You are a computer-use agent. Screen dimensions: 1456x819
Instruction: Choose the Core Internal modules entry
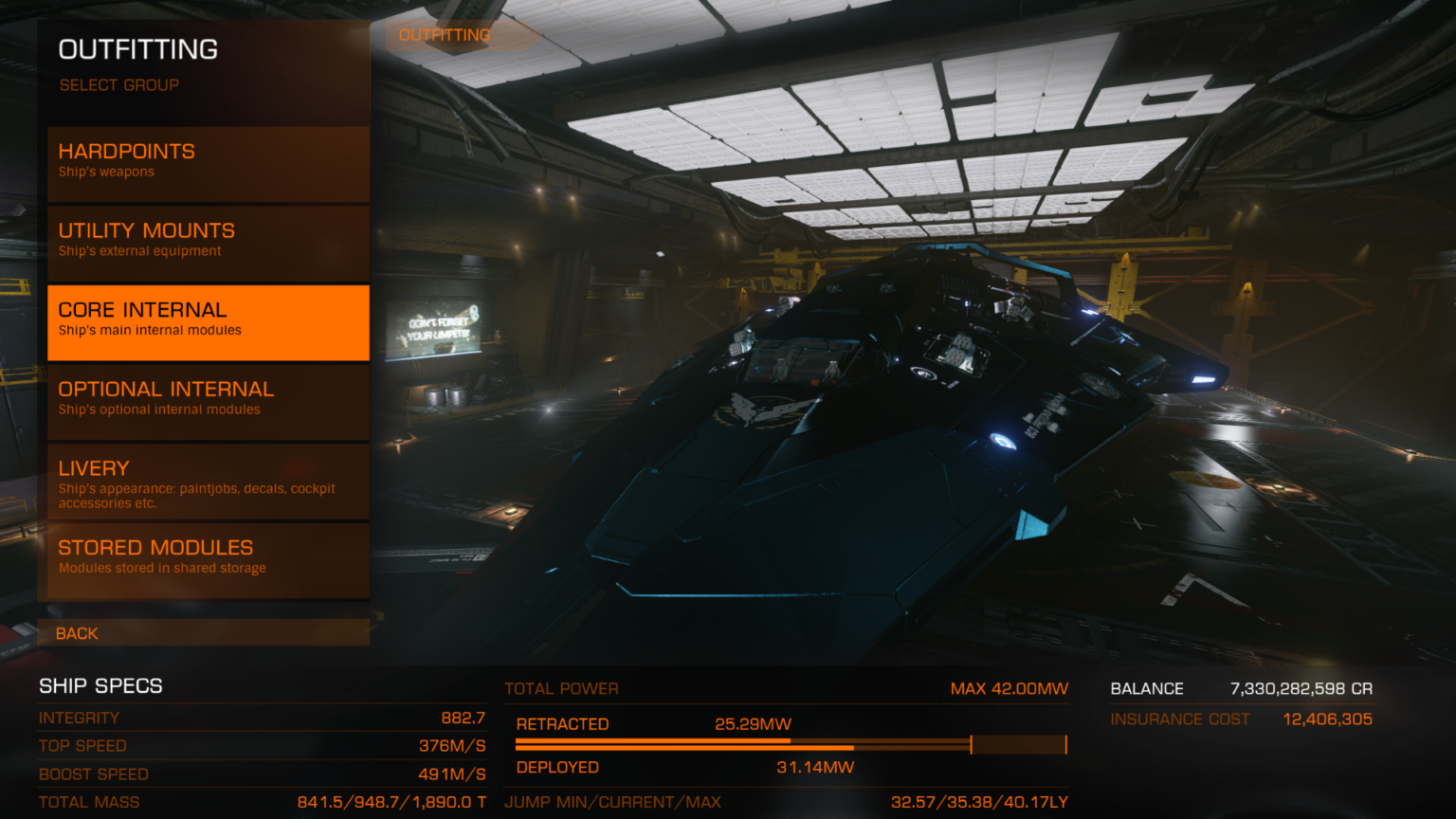(208, 321)
